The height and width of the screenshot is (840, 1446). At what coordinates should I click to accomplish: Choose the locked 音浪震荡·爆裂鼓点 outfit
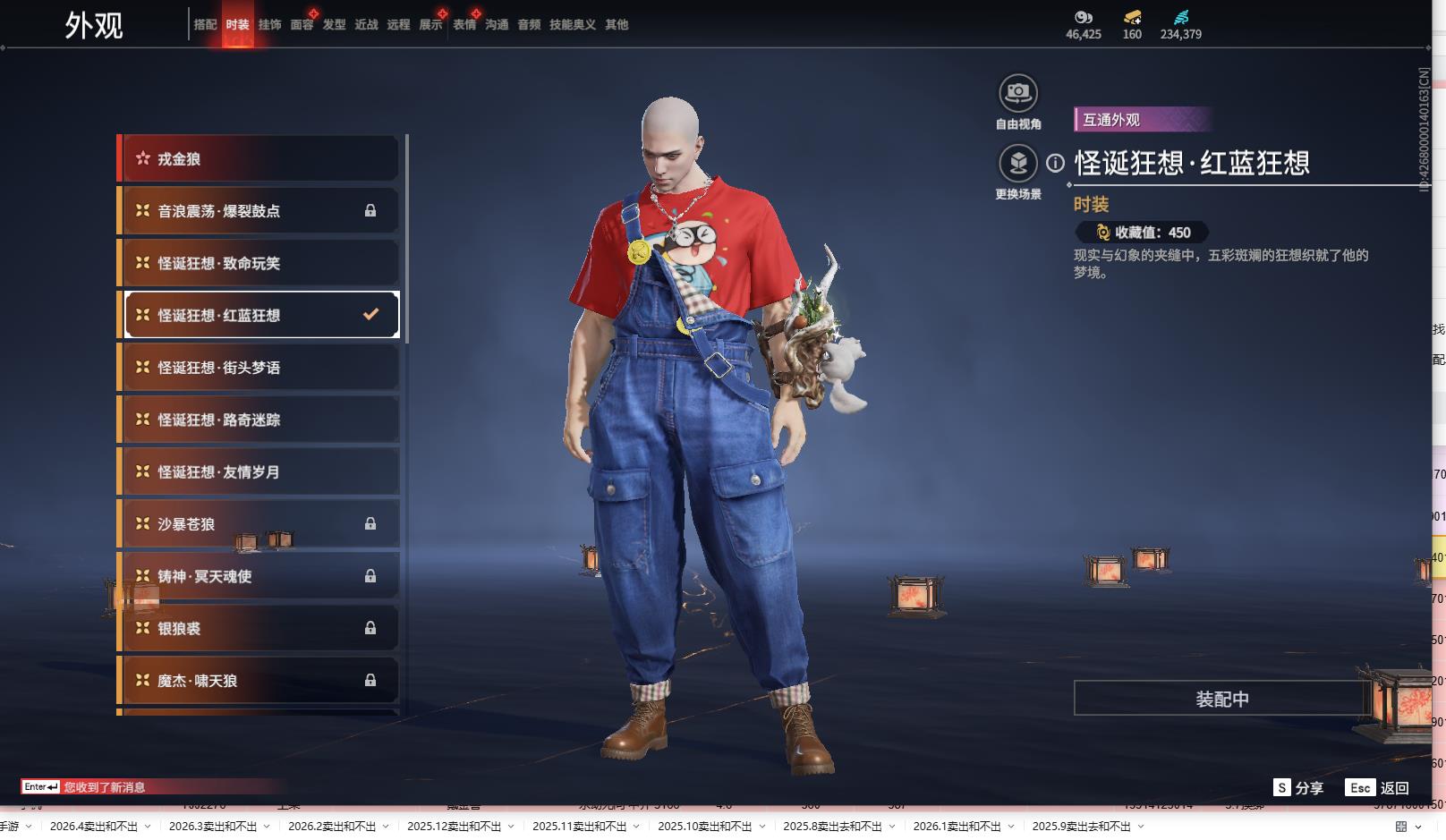pos(259,211)
